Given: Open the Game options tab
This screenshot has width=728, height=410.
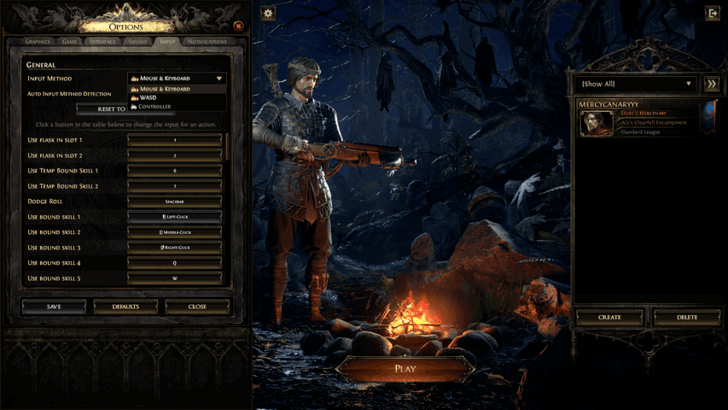Looking at the screenshot, I should coord(70,42).
